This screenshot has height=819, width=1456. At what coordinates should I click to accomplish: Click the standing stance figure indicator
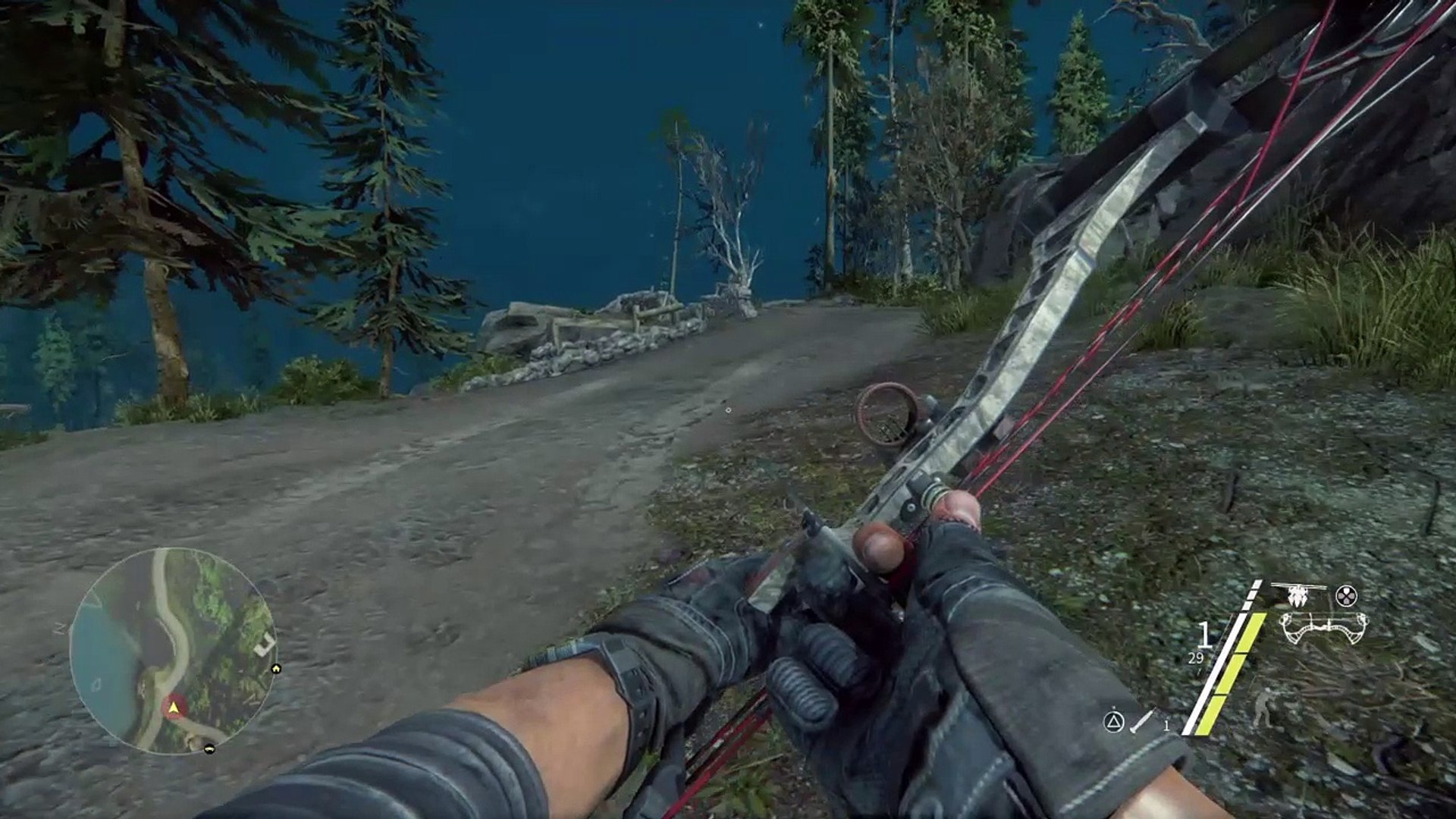click(1263, 706)
